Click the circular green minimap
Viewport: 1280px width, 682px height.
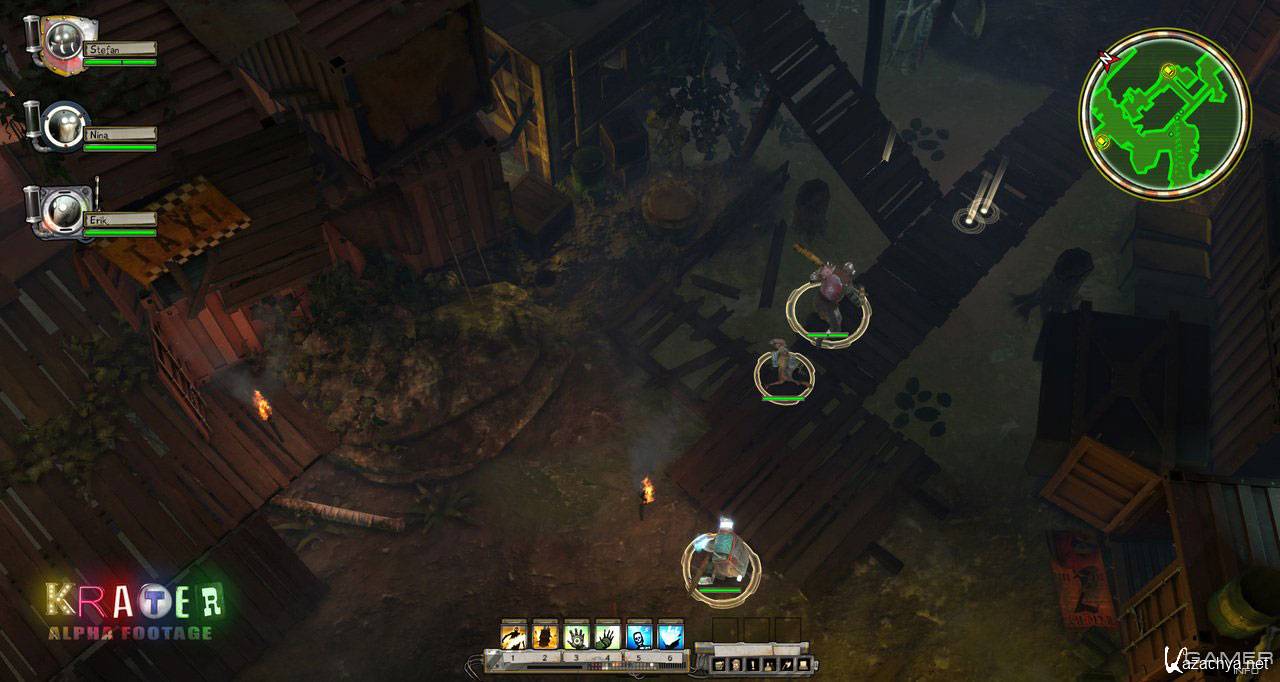[1165, 113]
